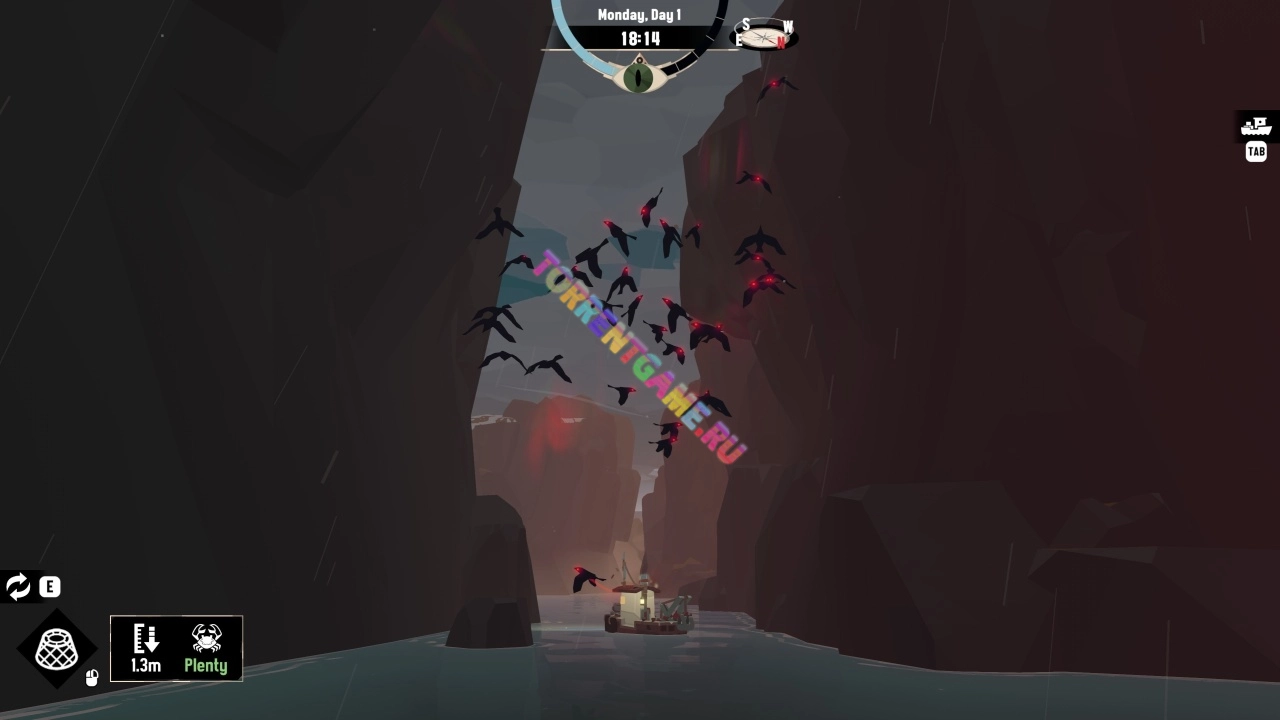1280x720 pixels.
Task: Click the compass at the top
Action: pyautogui.click(x=766, y=36)
